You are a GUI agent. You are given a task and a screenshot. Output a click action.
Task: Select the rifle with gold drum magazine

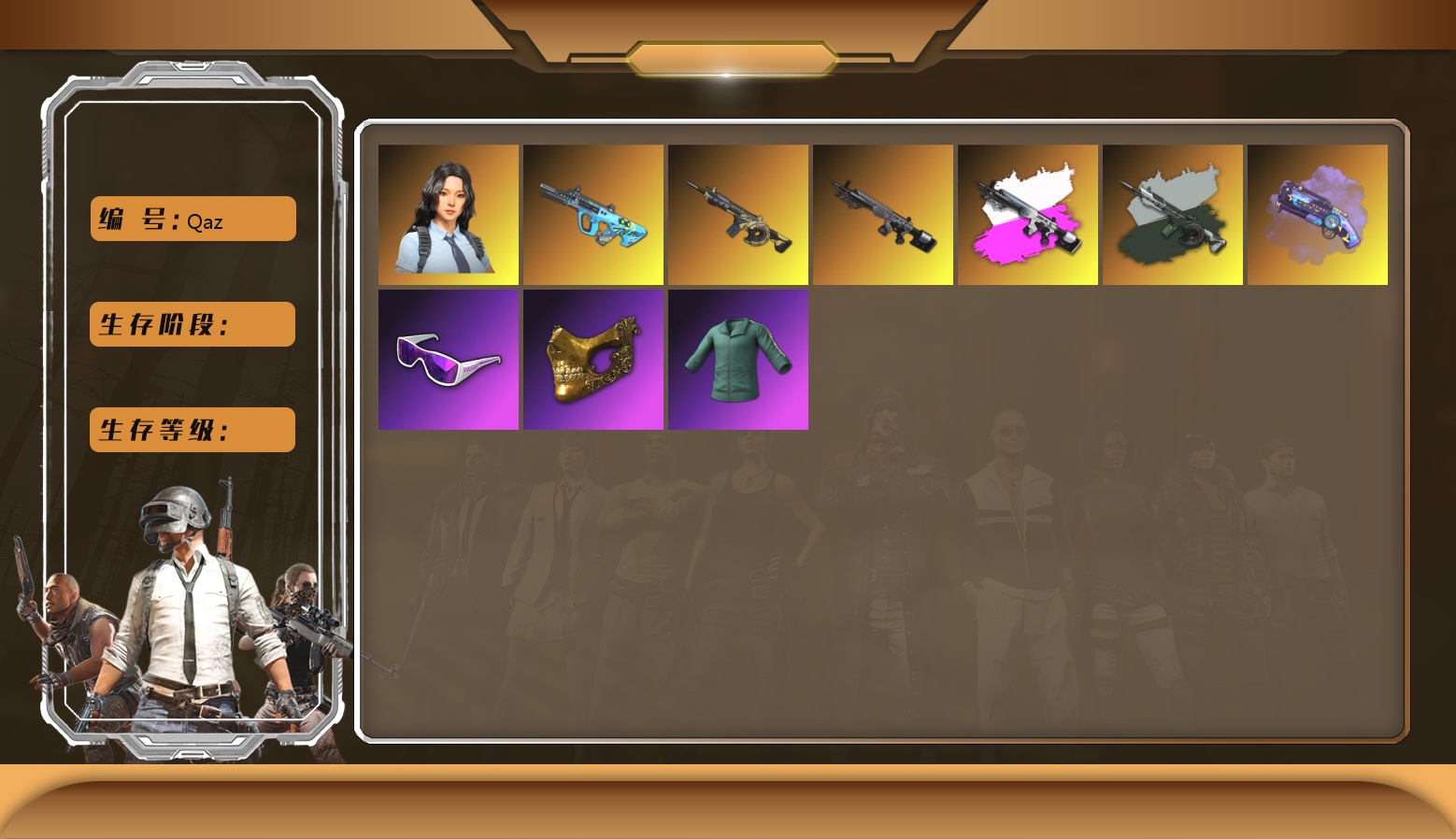tap(738, 215)
